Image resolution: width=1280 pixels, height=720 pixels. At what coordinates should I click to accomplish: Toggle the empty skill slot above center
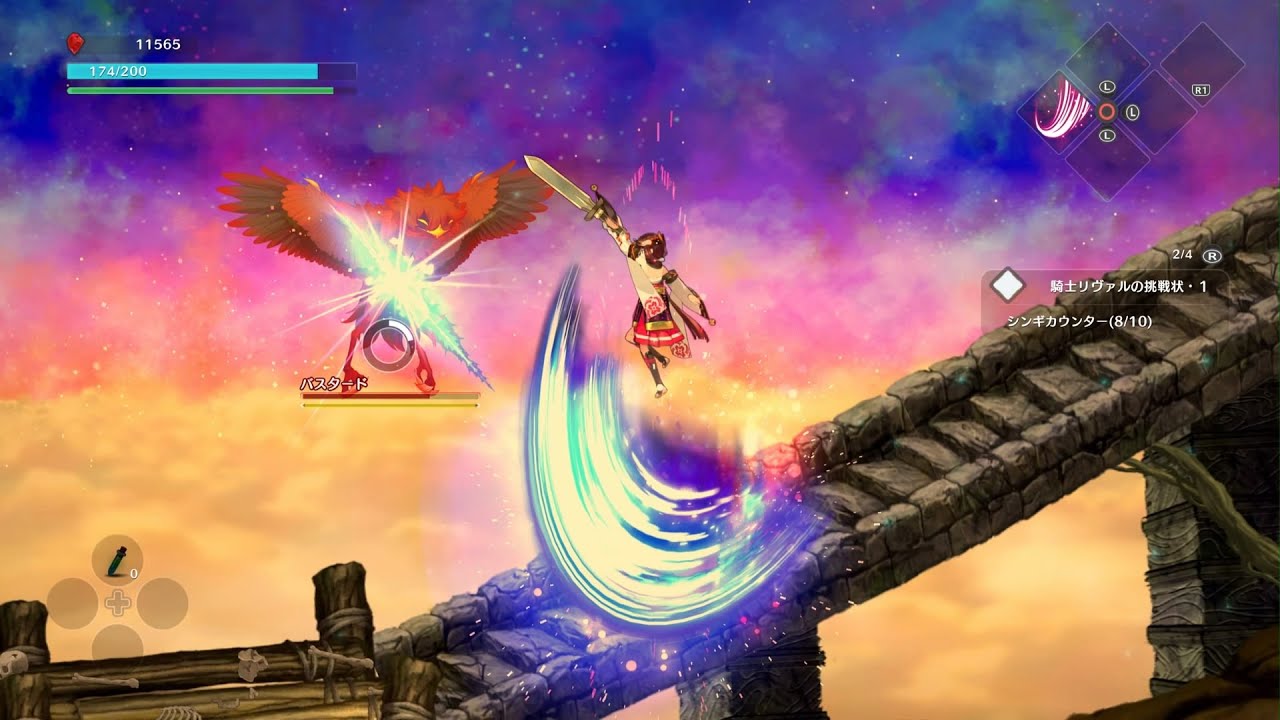click(x=1108, y=62)
